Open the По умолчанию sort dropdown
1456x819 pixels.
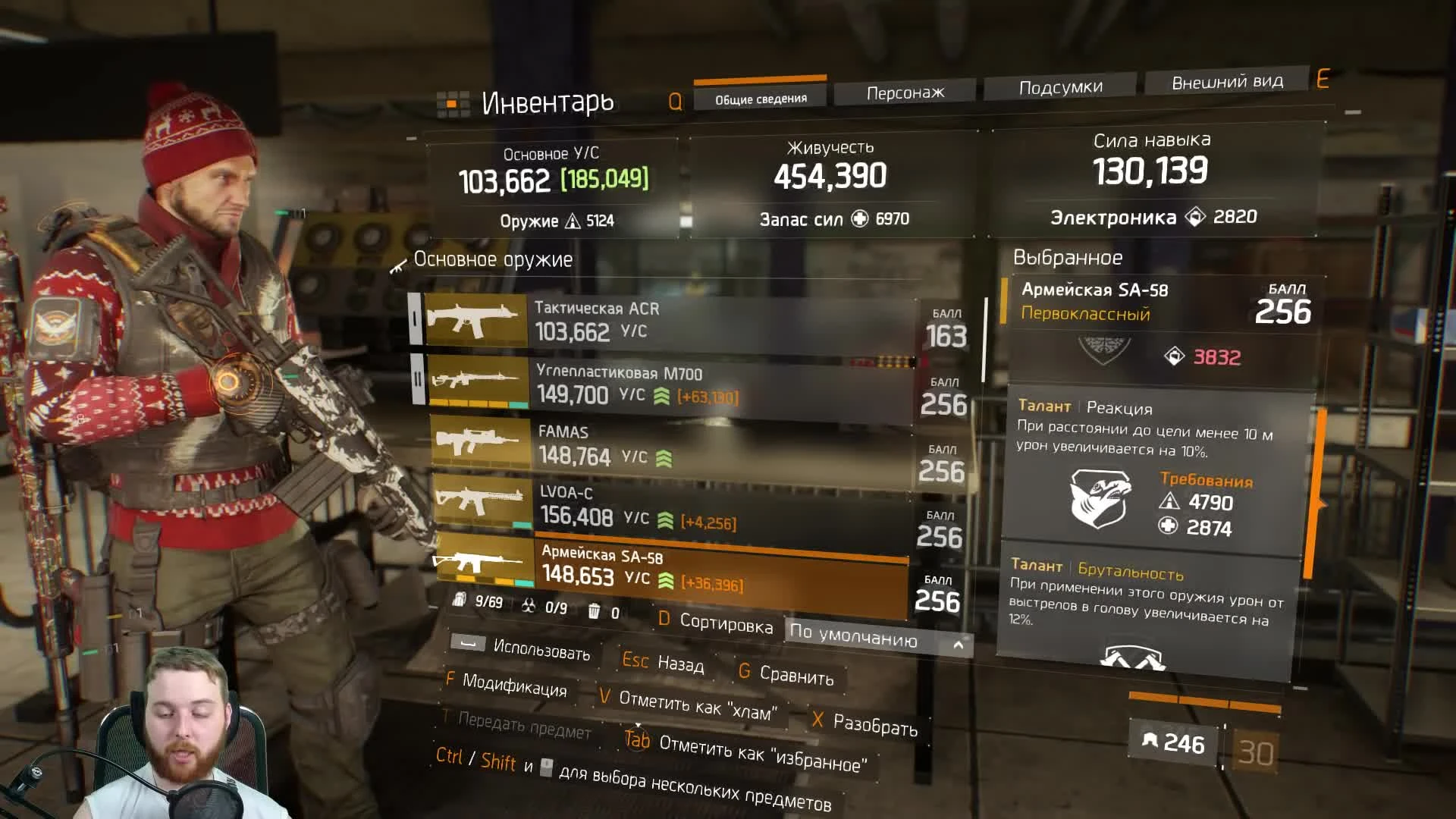(x=857, y=639)
